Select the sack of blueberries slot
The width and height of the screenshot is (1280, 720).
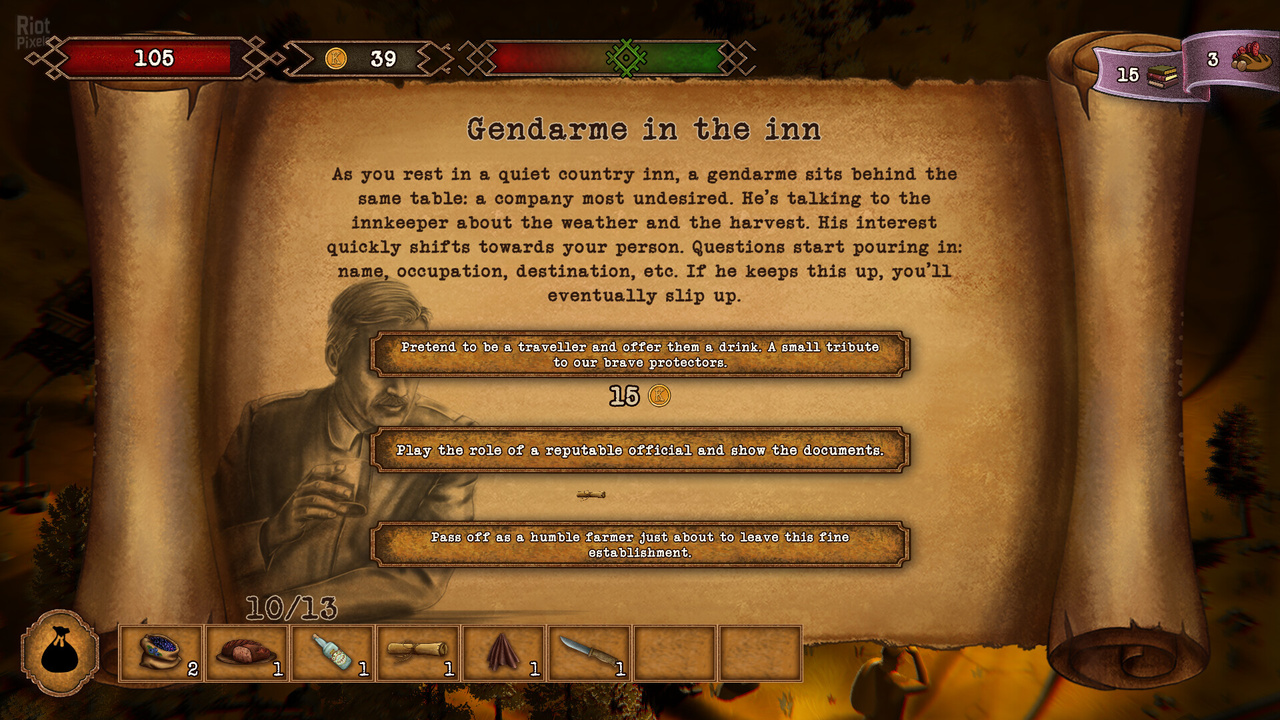(160, 654)
